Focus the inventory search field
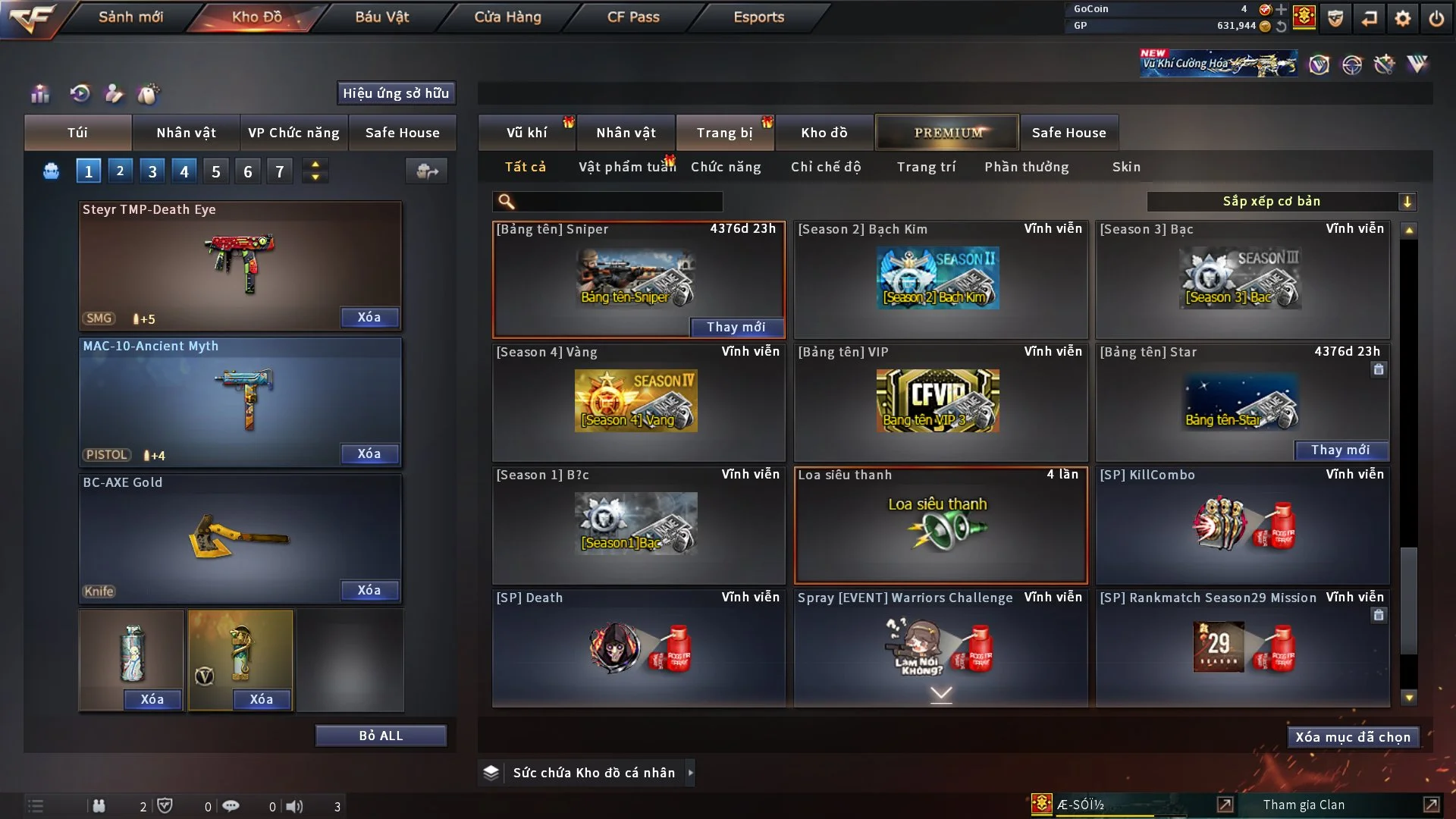Viewport: 1456px width, 819px height. tap(618, 202)
